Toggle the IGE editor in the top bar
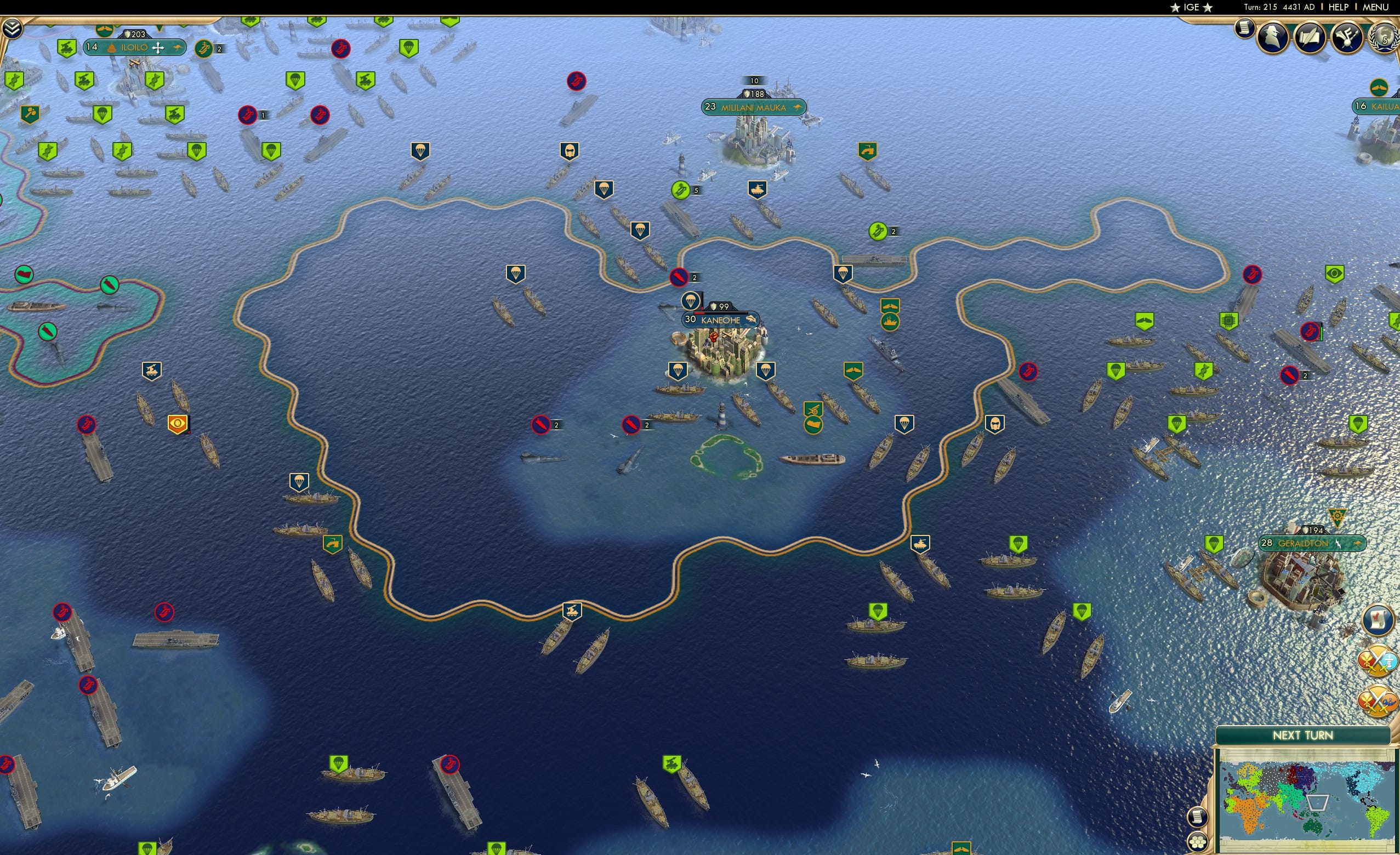Screen dimensions: 1400x855 (1191, 7)
